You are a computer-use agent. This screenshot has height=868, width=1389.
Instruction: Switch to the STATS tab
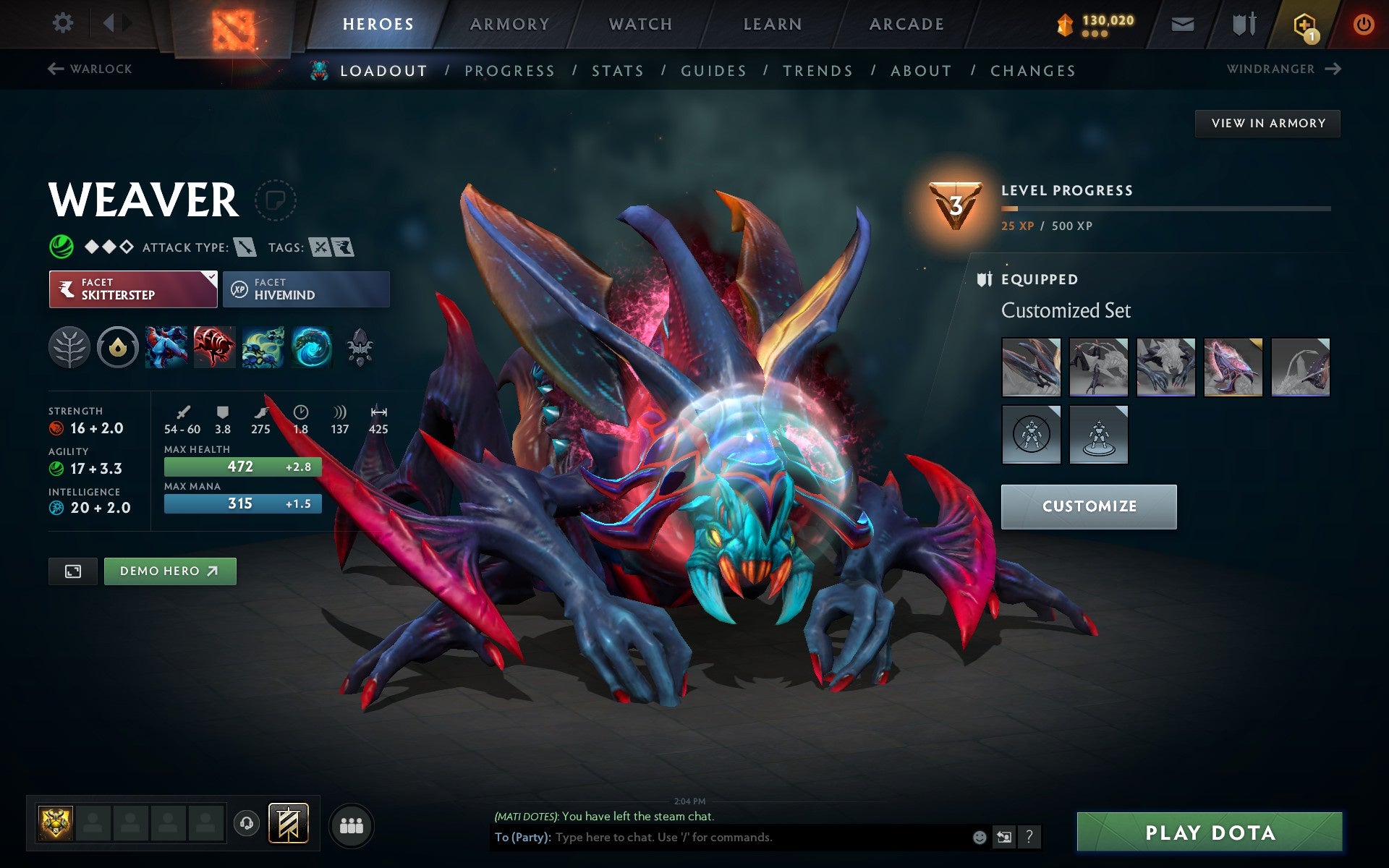[x=616, y=70]
